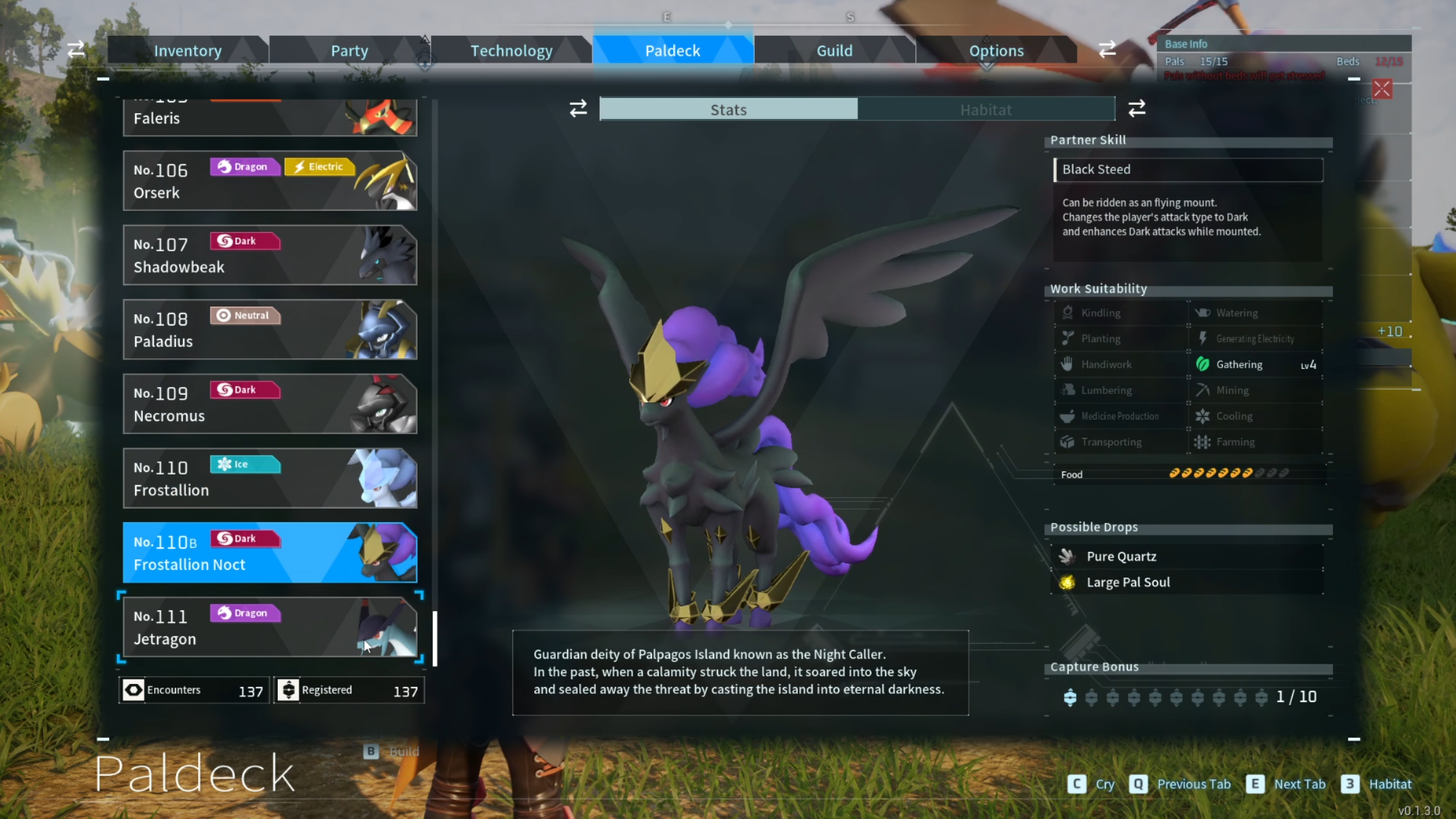
Task: Click the Pure Quartz drop icon
Action: click(1067, 556)
